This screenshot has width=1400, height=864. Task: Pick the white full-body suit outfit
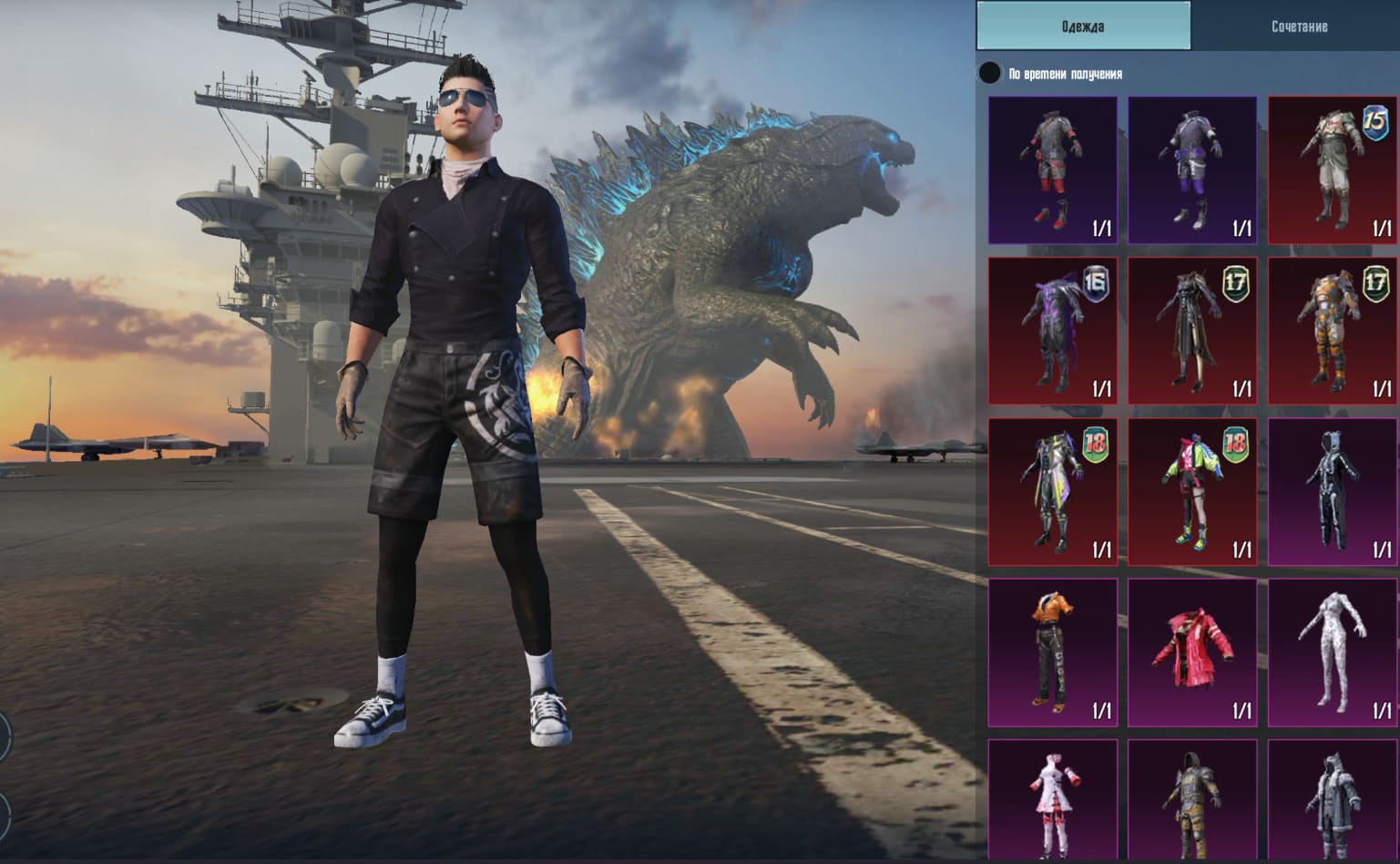point(1333,653)
